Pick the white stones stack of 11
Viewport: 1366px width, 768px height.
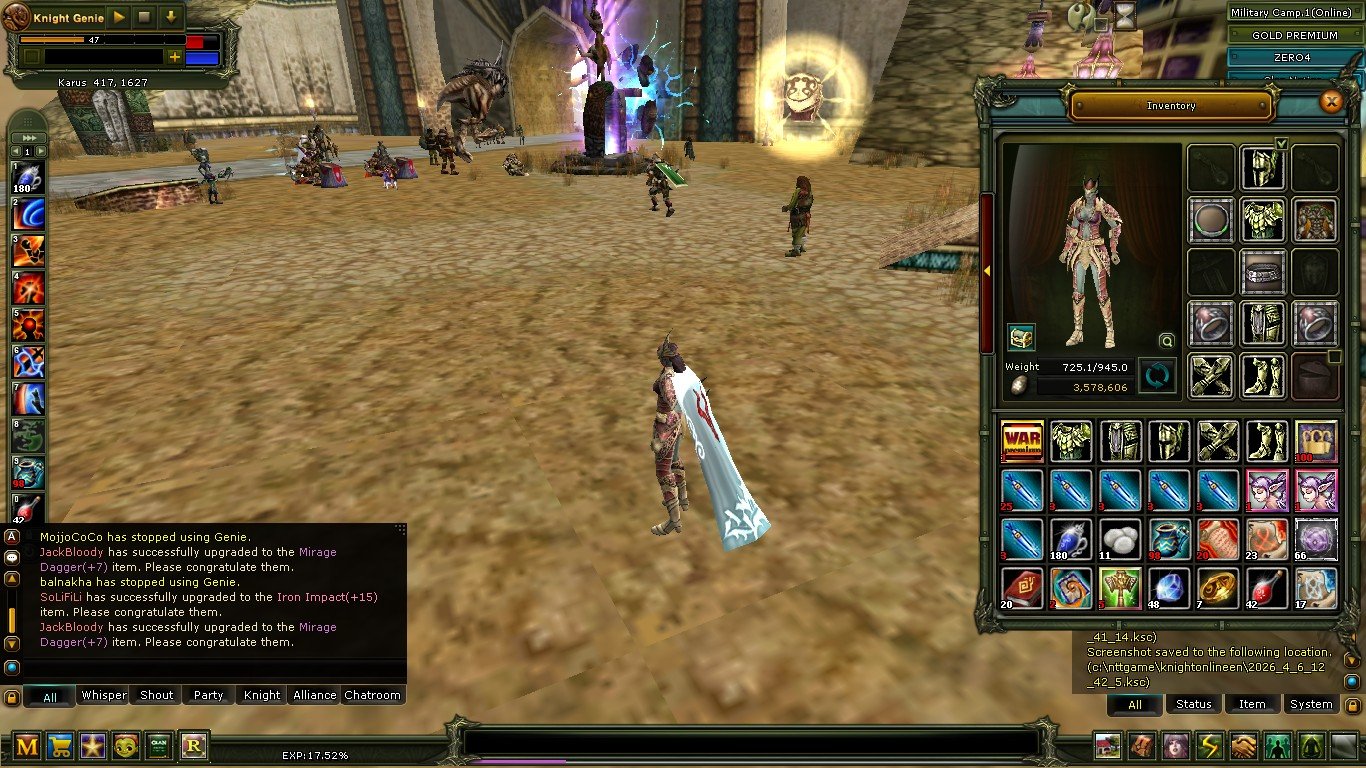[x=1120, y=539]
